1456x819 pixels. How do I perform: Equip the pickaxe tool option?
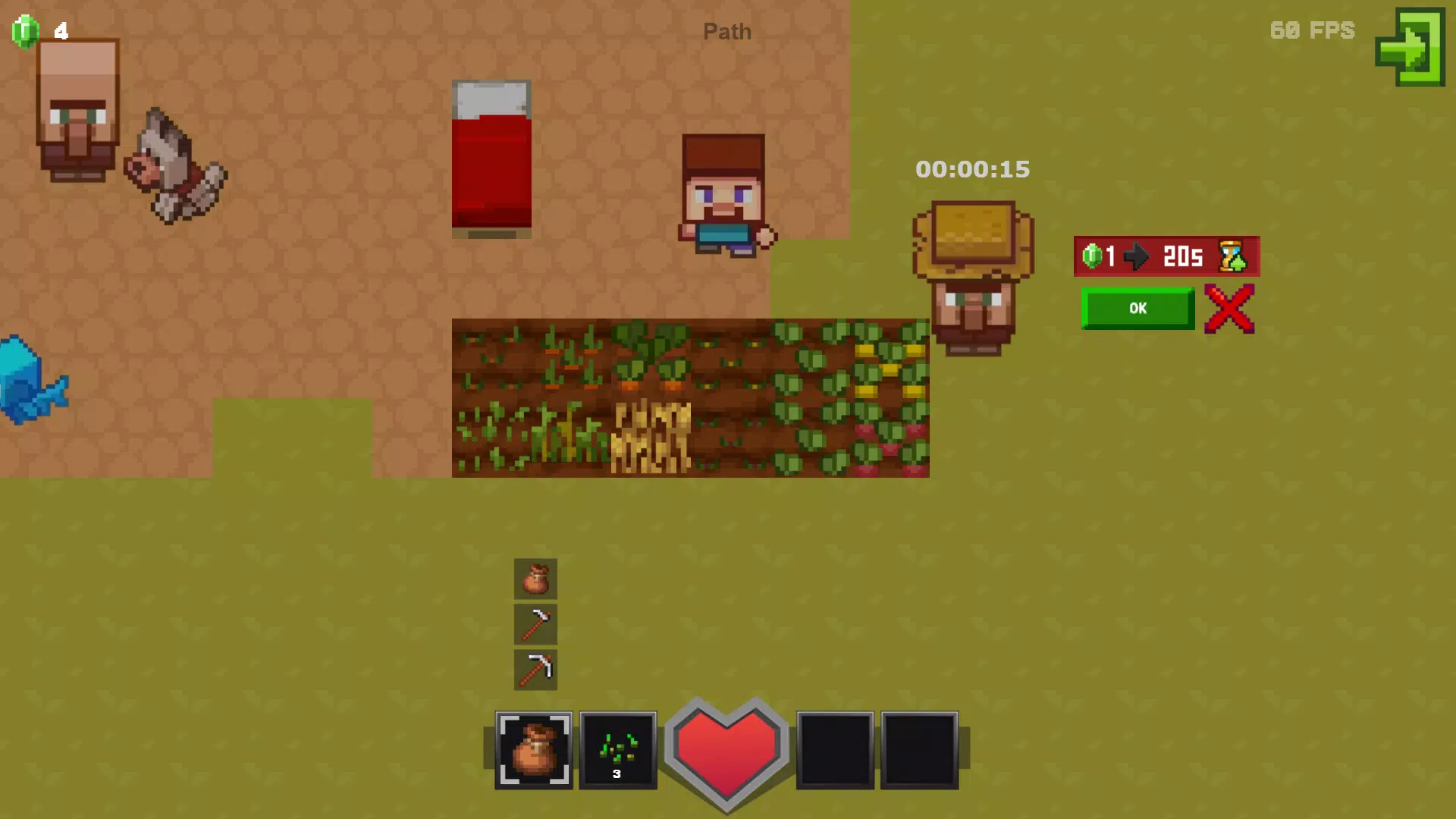pos(535,670)
